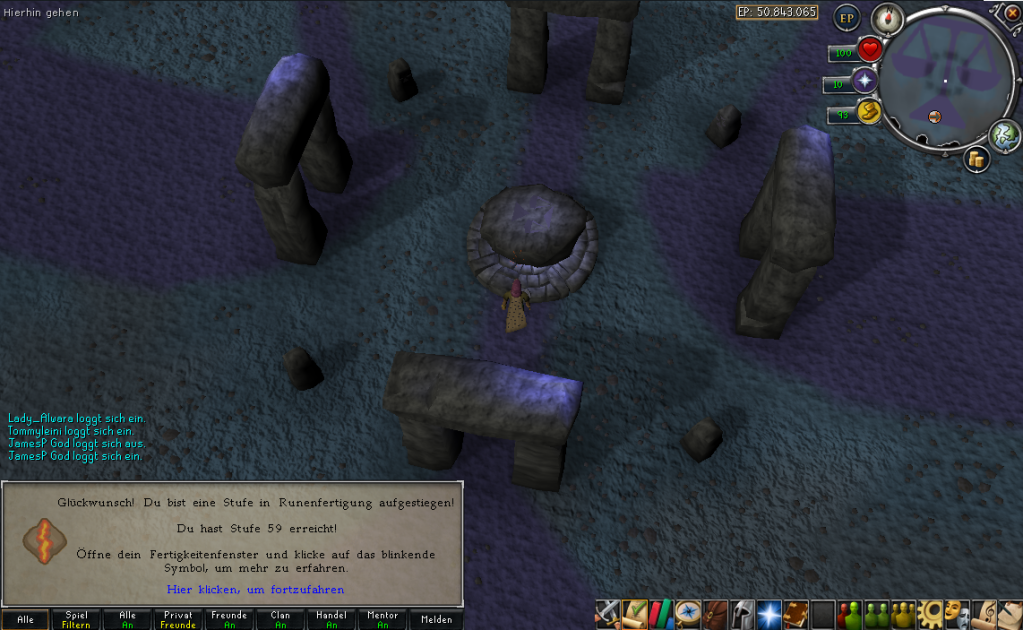Open the gear settings tab
The width and height of the screenshot is (1023, 630).
931,612
